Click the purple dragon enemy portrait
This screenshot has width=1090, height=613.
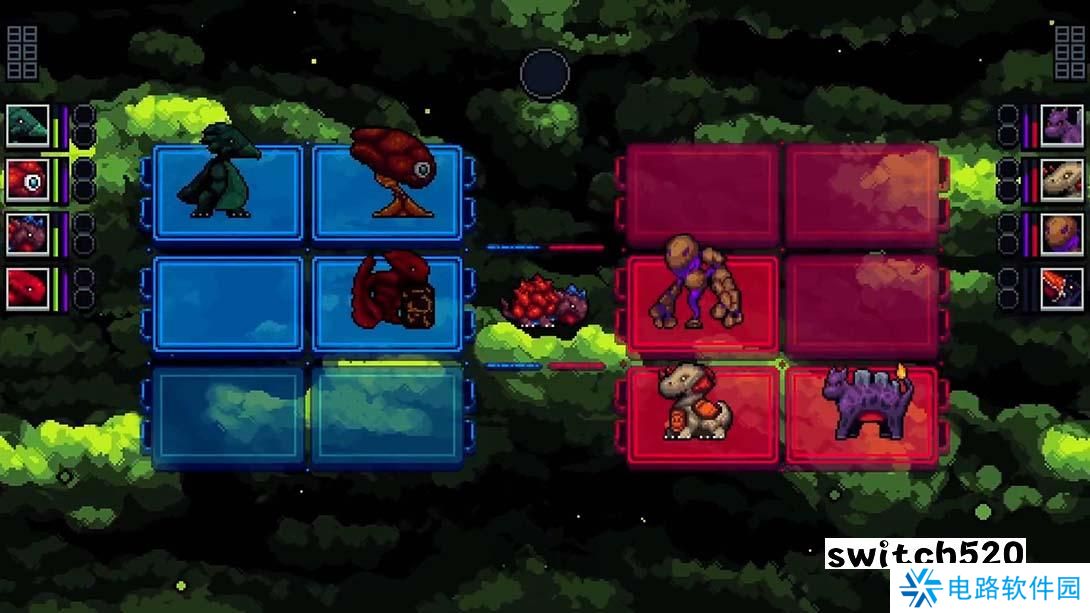(1062, 125)
